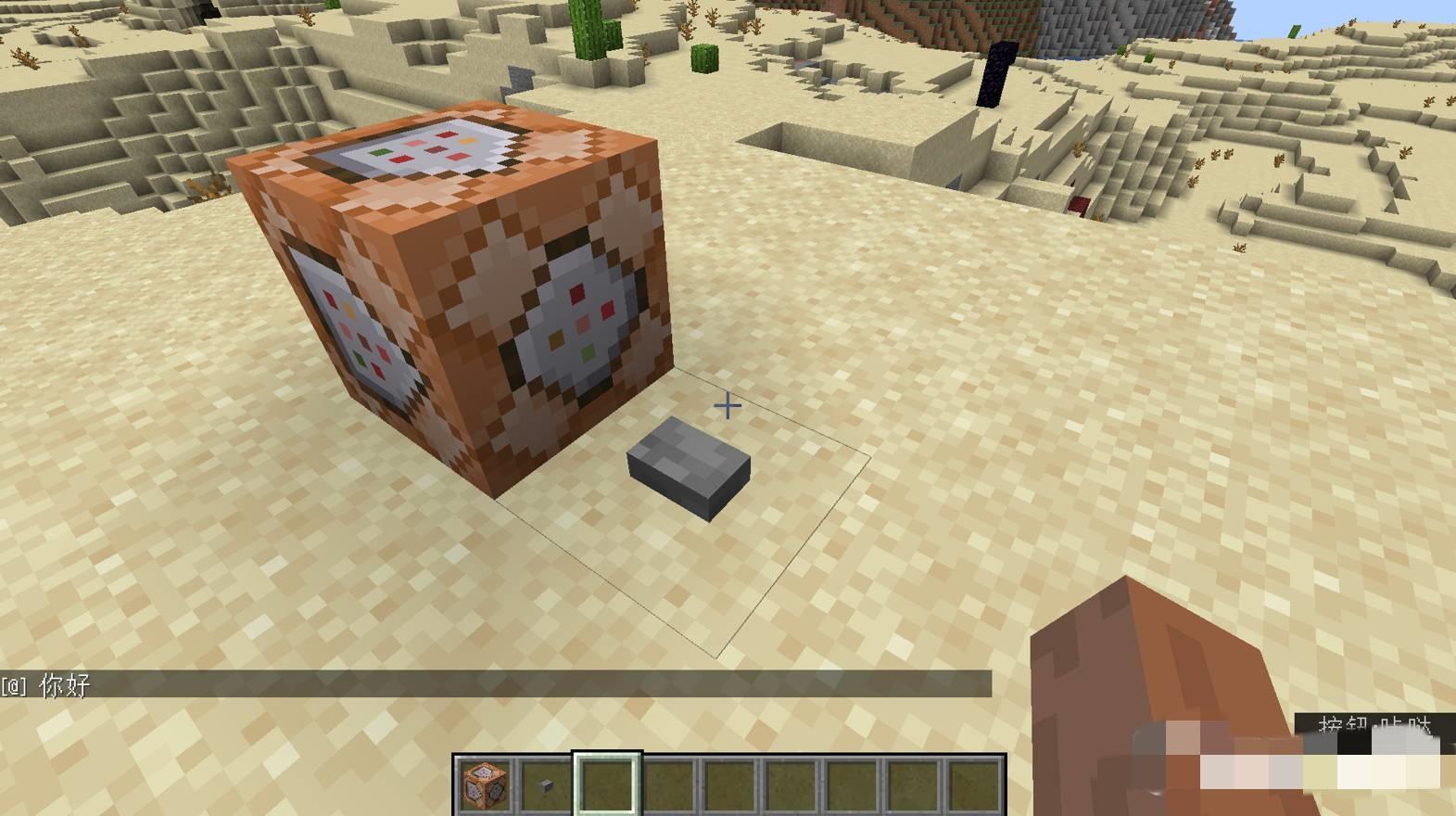Select the stone button hotbar slot
Viewport: 1456px width, 816px height.
pyautogui.click(x=546, y=784)
